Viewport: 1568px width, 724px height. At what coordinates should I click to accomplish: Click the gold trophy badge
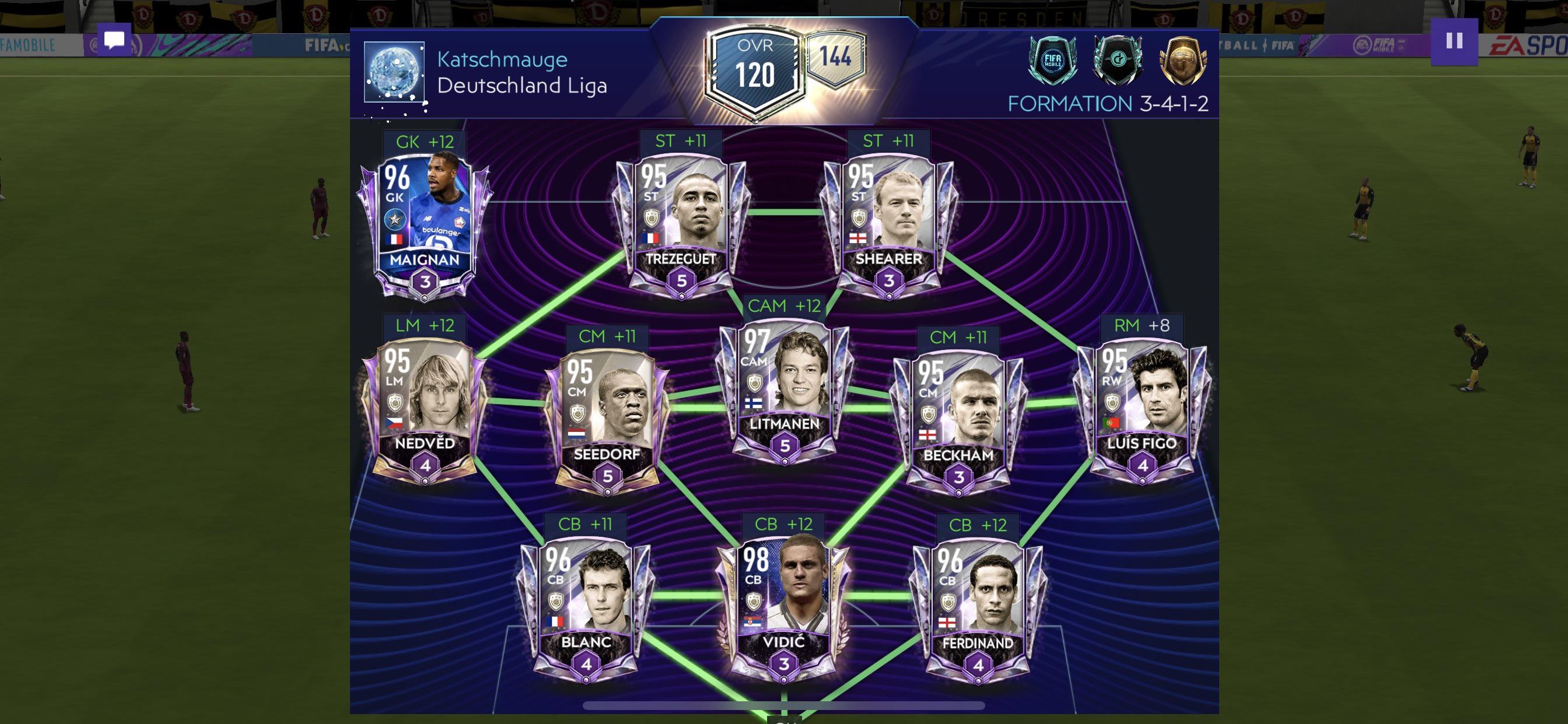1182,60
